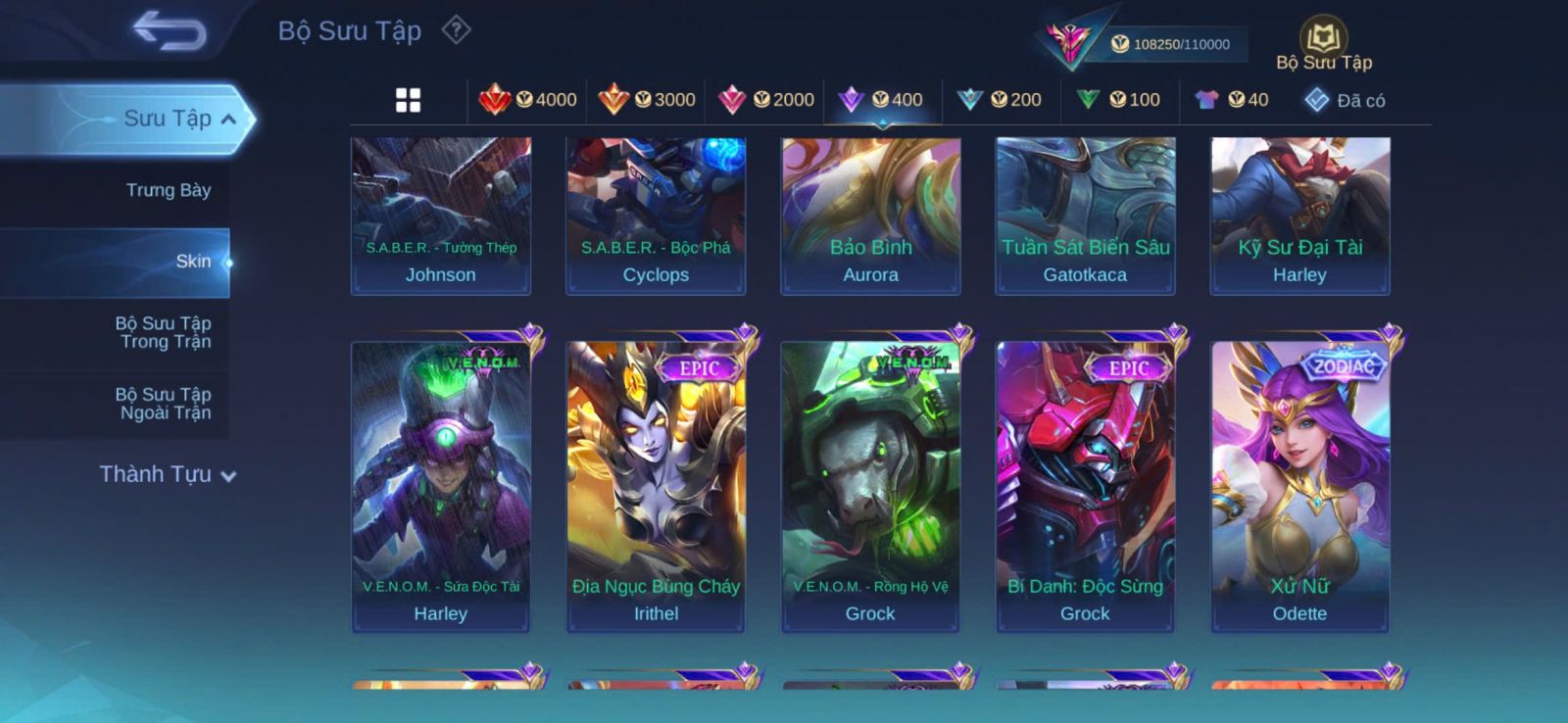This screenshot has height=723, width=1568.
Task: Switch to the 100 points tier
Action: point(1118,100)
